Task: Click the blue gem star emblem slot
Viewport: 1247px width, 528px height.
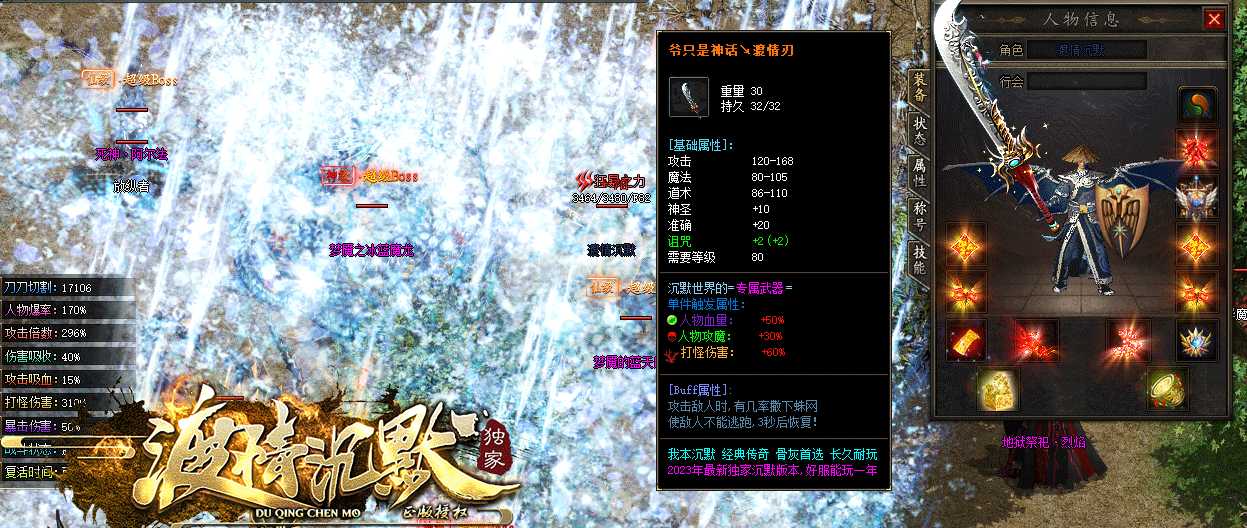Action: (x=1196, y=340)
